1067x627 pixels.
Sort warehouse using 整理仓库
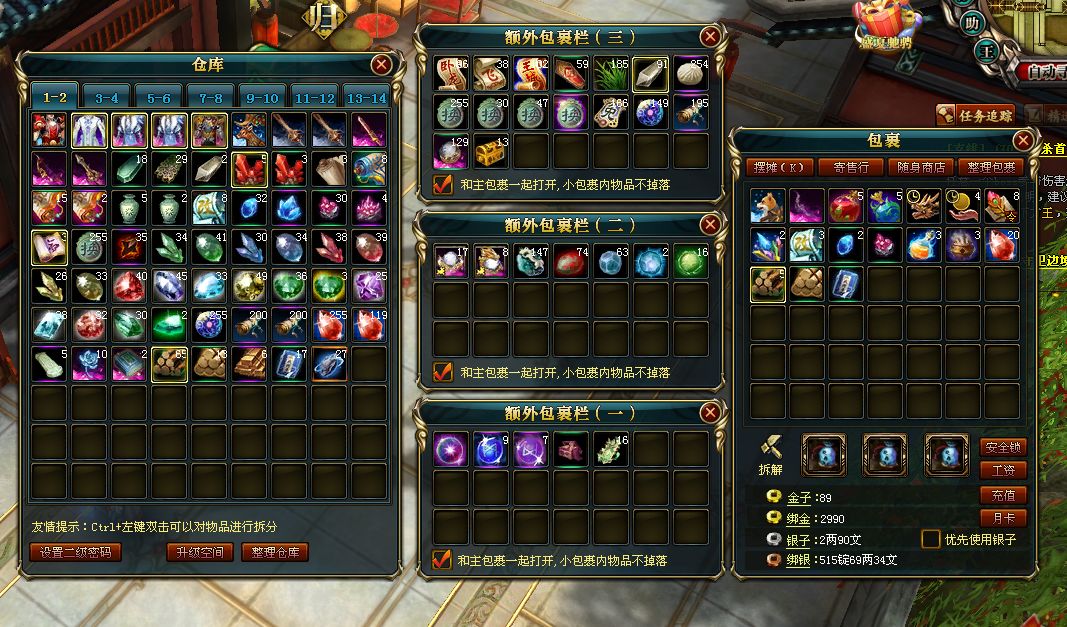[274, 552]
